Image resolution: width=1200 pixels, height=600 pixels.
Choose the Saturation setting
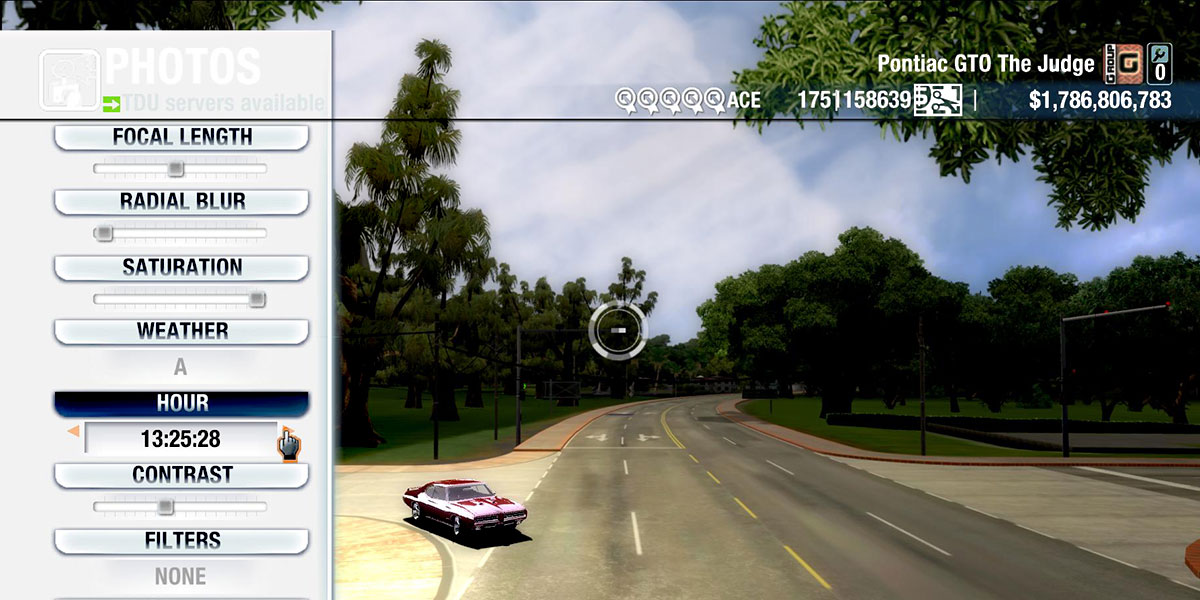click(x=181, y=267)
